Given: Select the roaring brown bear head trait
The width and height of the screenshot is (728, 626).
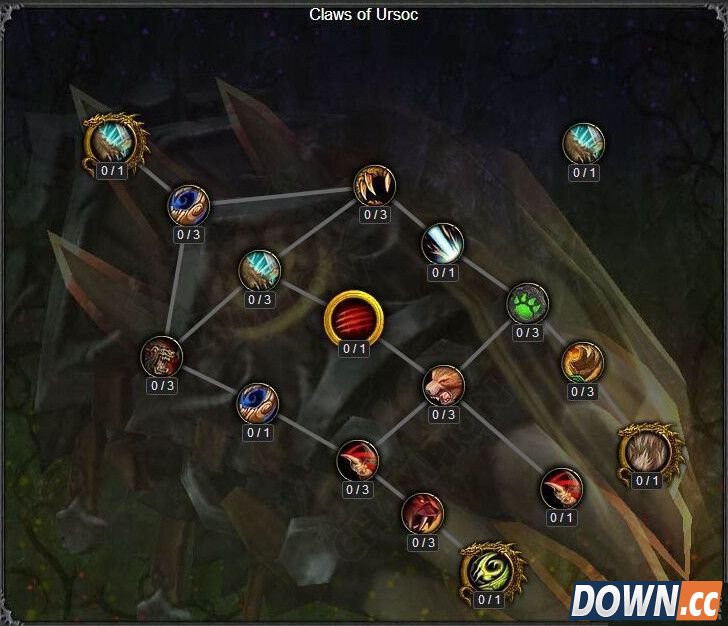Looking at the screenshot, I should tap(442, 385).
